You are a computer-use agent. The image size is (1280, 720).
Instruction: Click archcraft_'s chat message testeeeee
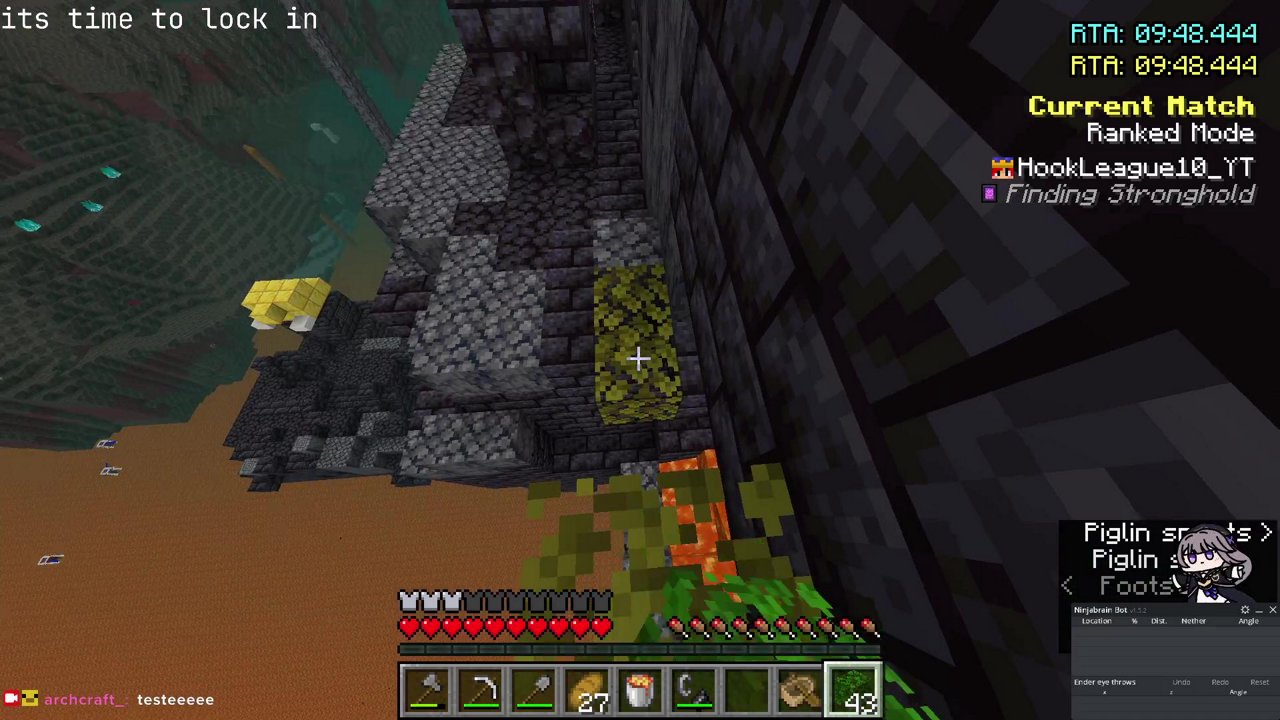(x=175, y=699)
